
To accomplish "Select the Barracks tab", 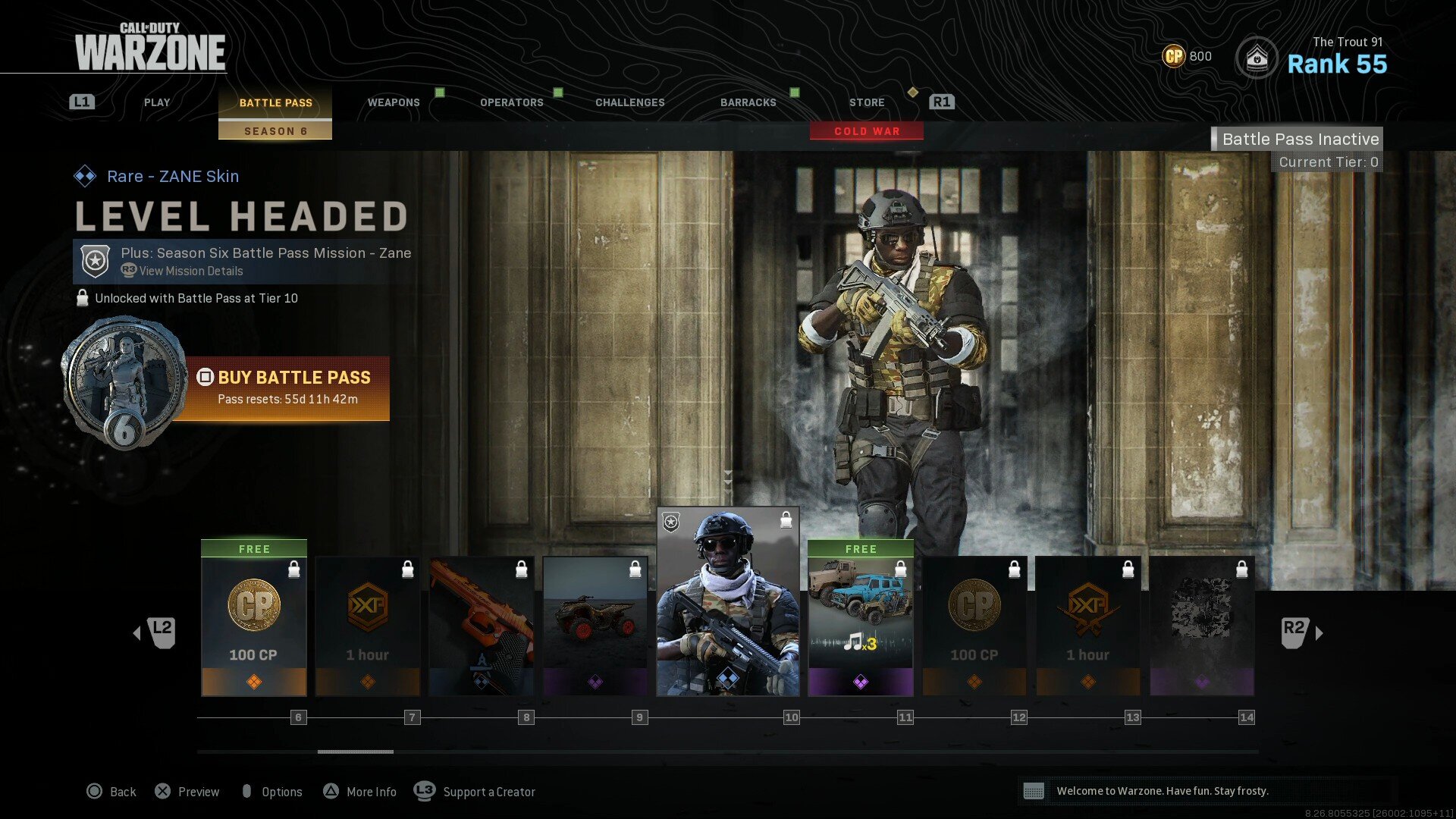I will [748, 102].
